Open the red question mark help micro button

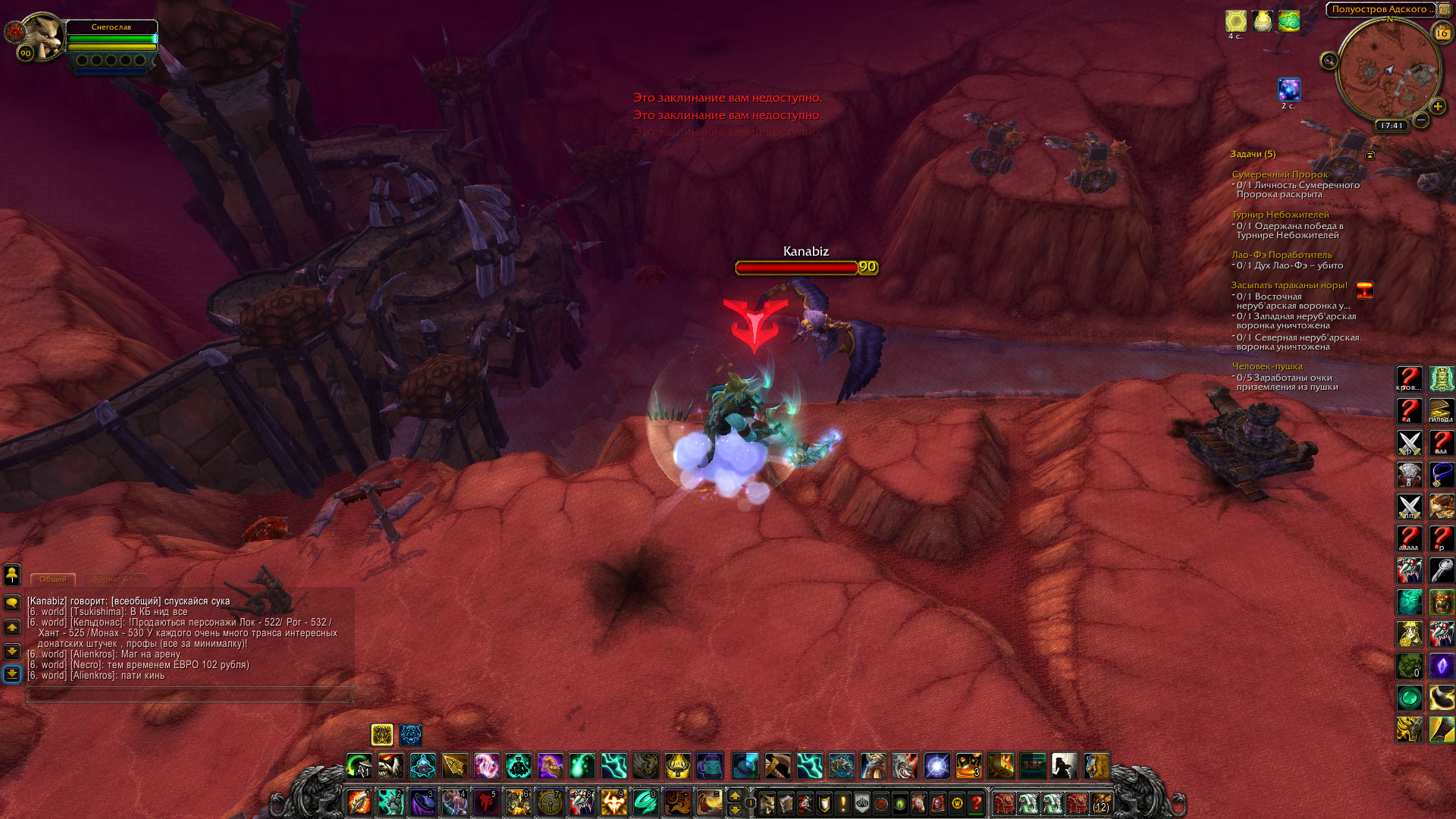pyautogui.click(x=977, y=802)
